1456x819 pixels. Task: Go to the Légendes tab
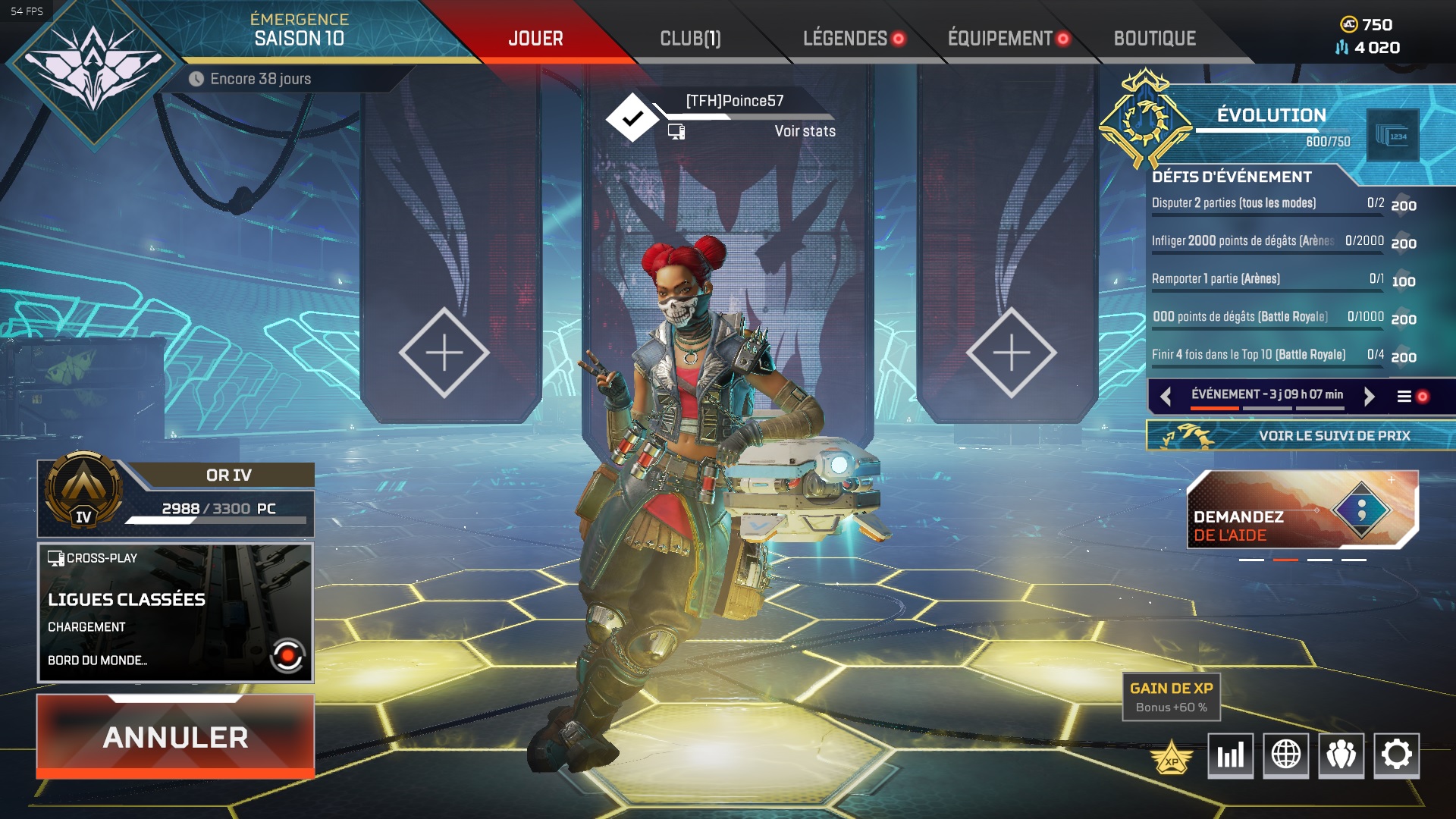pos(845,39)
